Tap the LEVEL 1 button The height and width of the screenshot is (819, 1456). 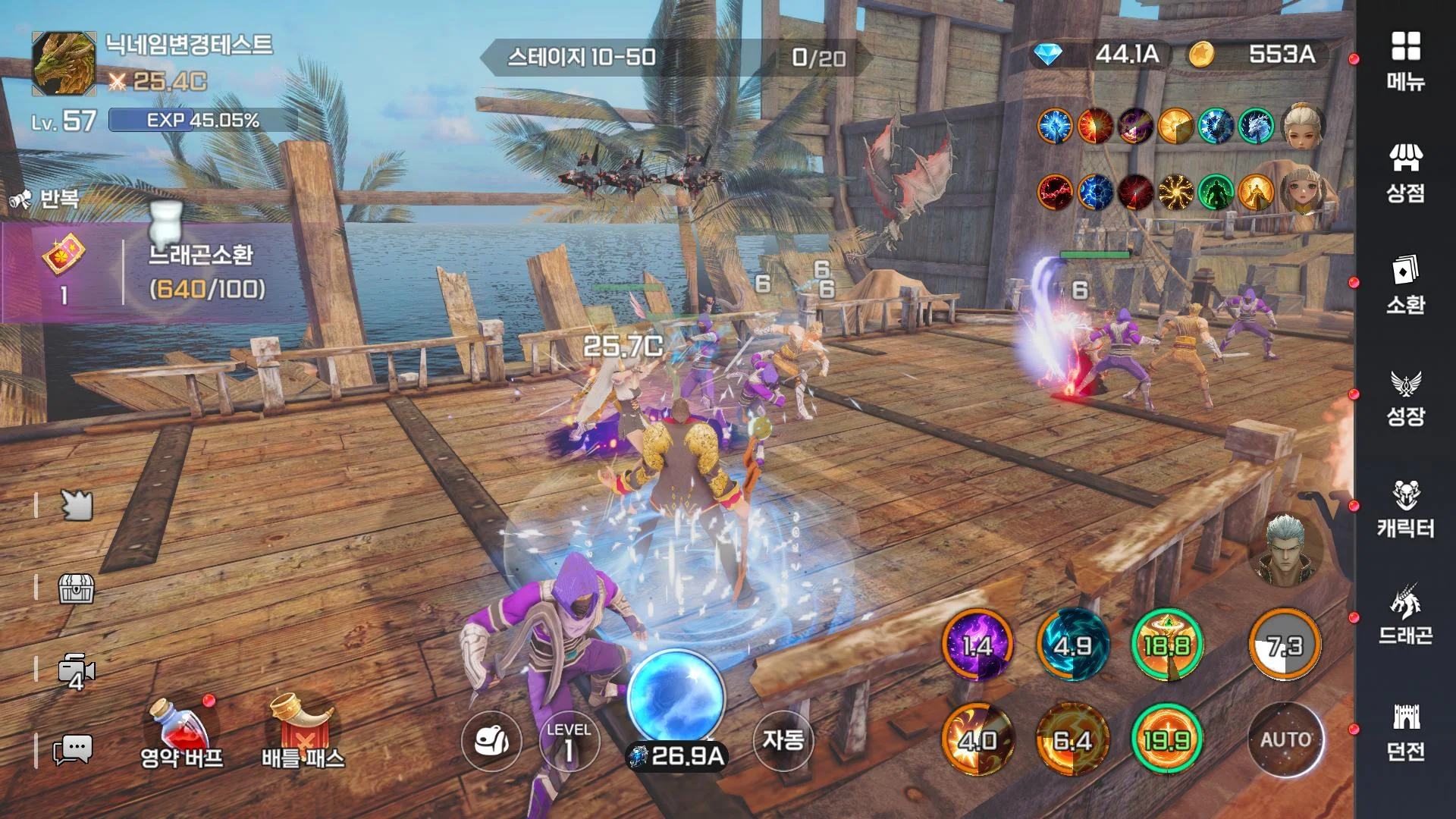pyautogui.click(x=569, y=741)
